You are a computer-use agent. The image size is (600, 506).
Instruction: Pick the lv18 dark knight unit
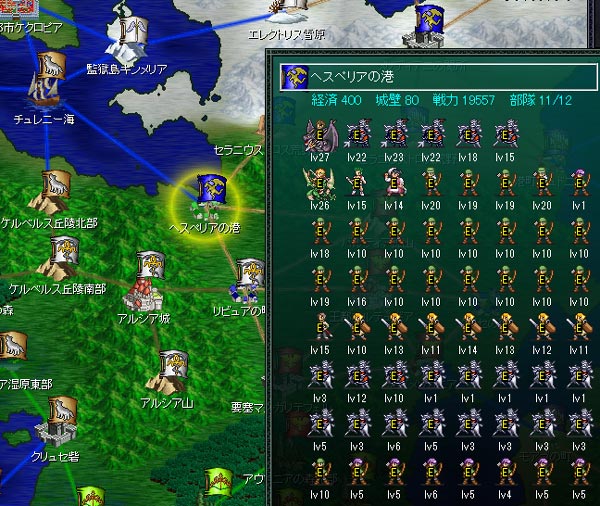pos(468,134)
